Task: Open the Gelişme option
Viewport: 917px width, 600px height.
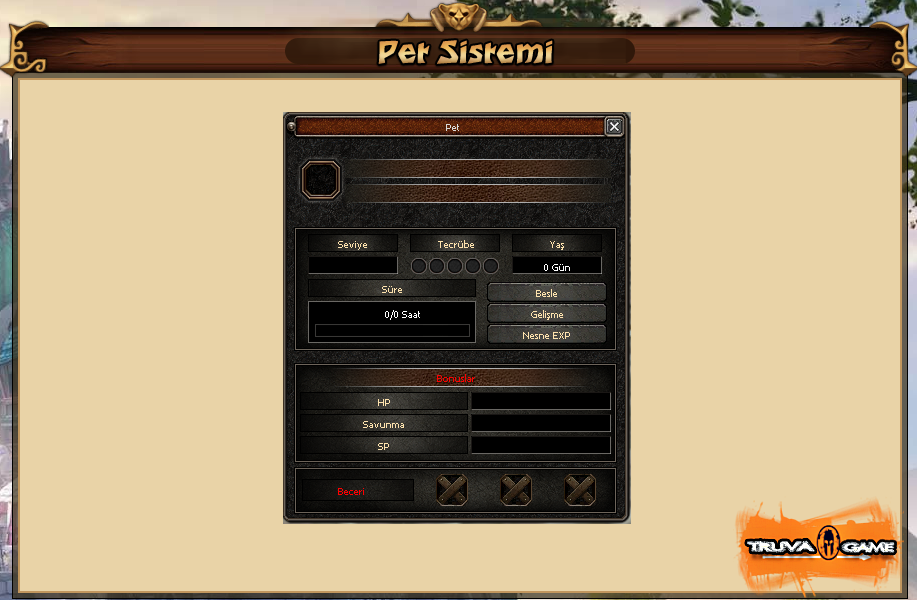Action: pyautogui.click(x=546, y=314)
